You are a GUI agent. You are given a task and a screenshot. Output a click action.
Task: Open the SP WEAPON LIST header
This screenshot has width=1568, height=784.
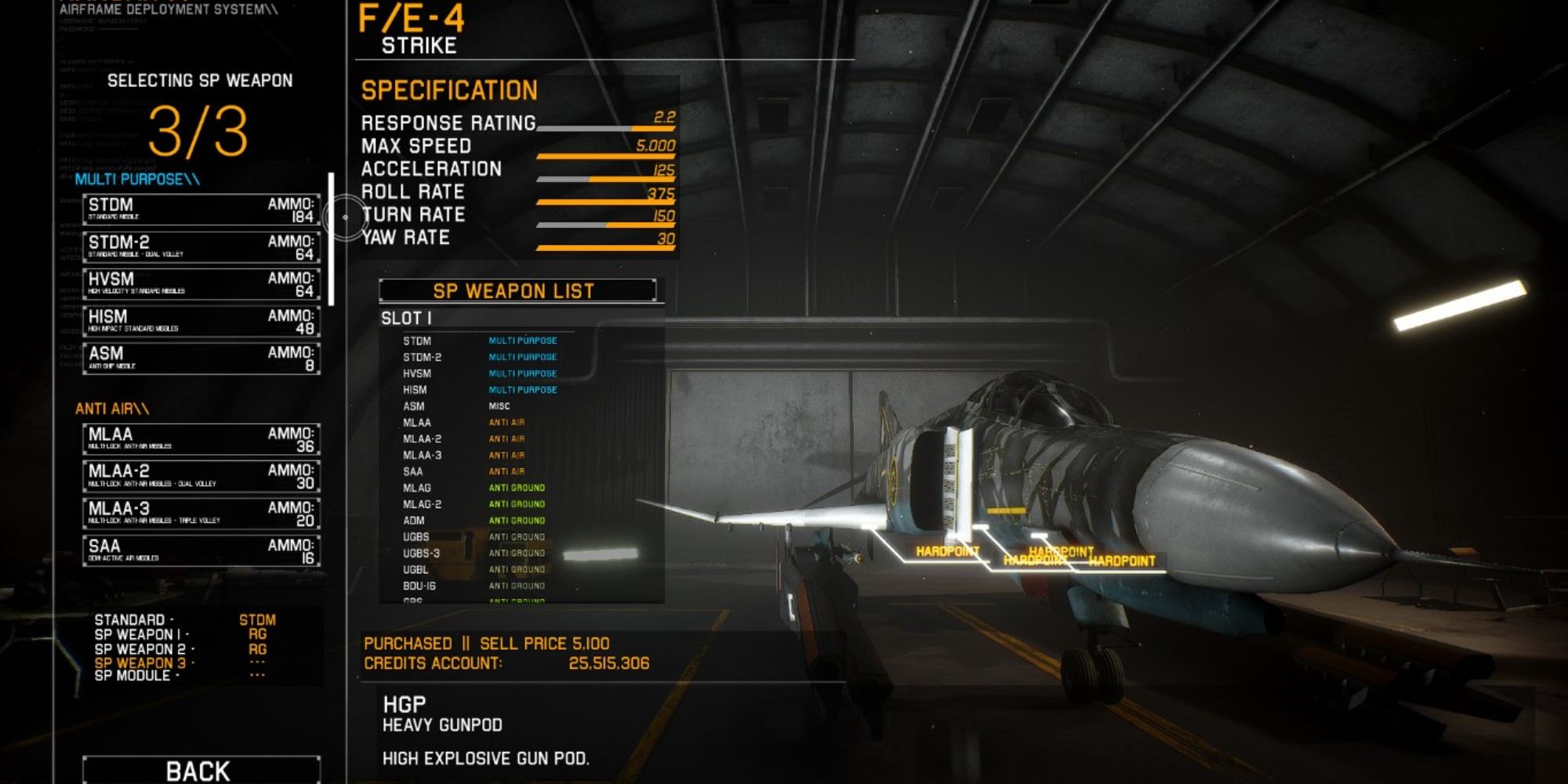517,290
